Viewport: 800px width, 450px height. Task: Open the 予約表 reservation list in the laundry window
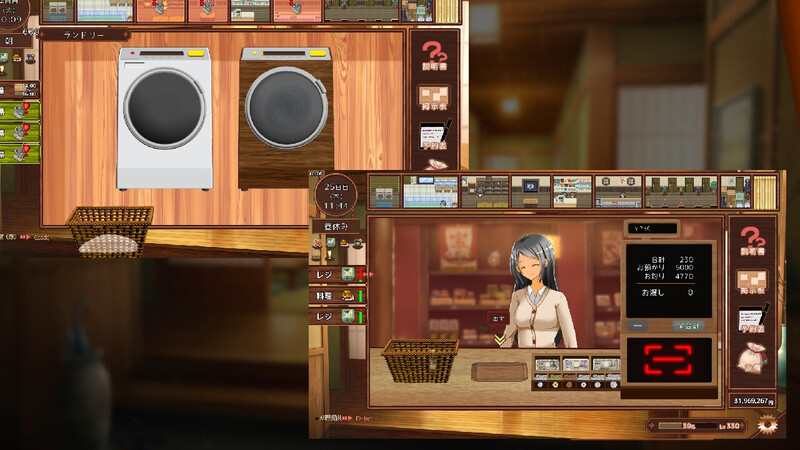tap(433, 140)
